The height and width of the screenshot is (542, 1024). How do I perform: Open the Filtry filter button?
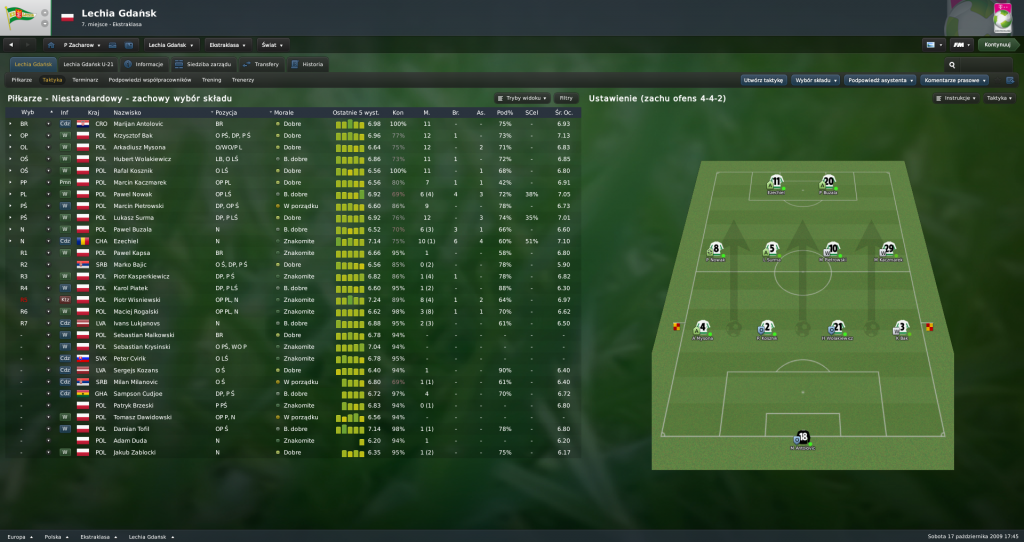tap(566, 98)
